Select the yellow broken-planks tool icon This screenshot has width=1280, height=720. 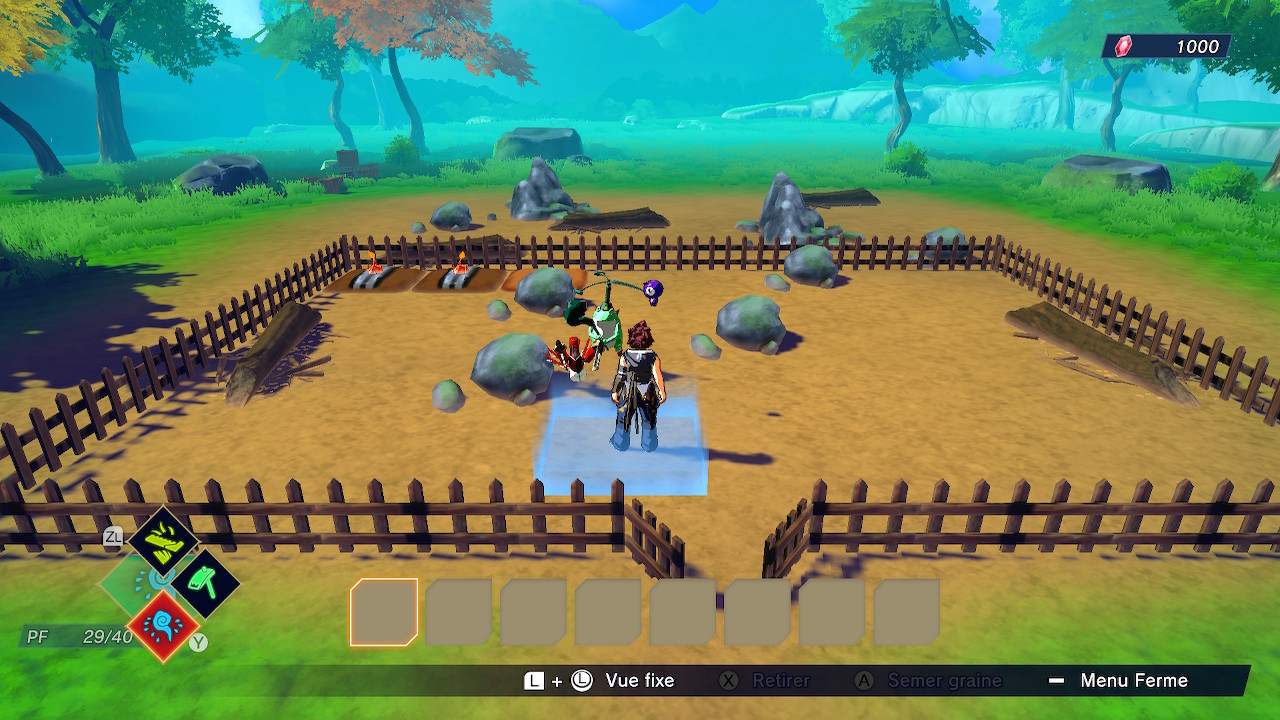click(x=163, y=542)
